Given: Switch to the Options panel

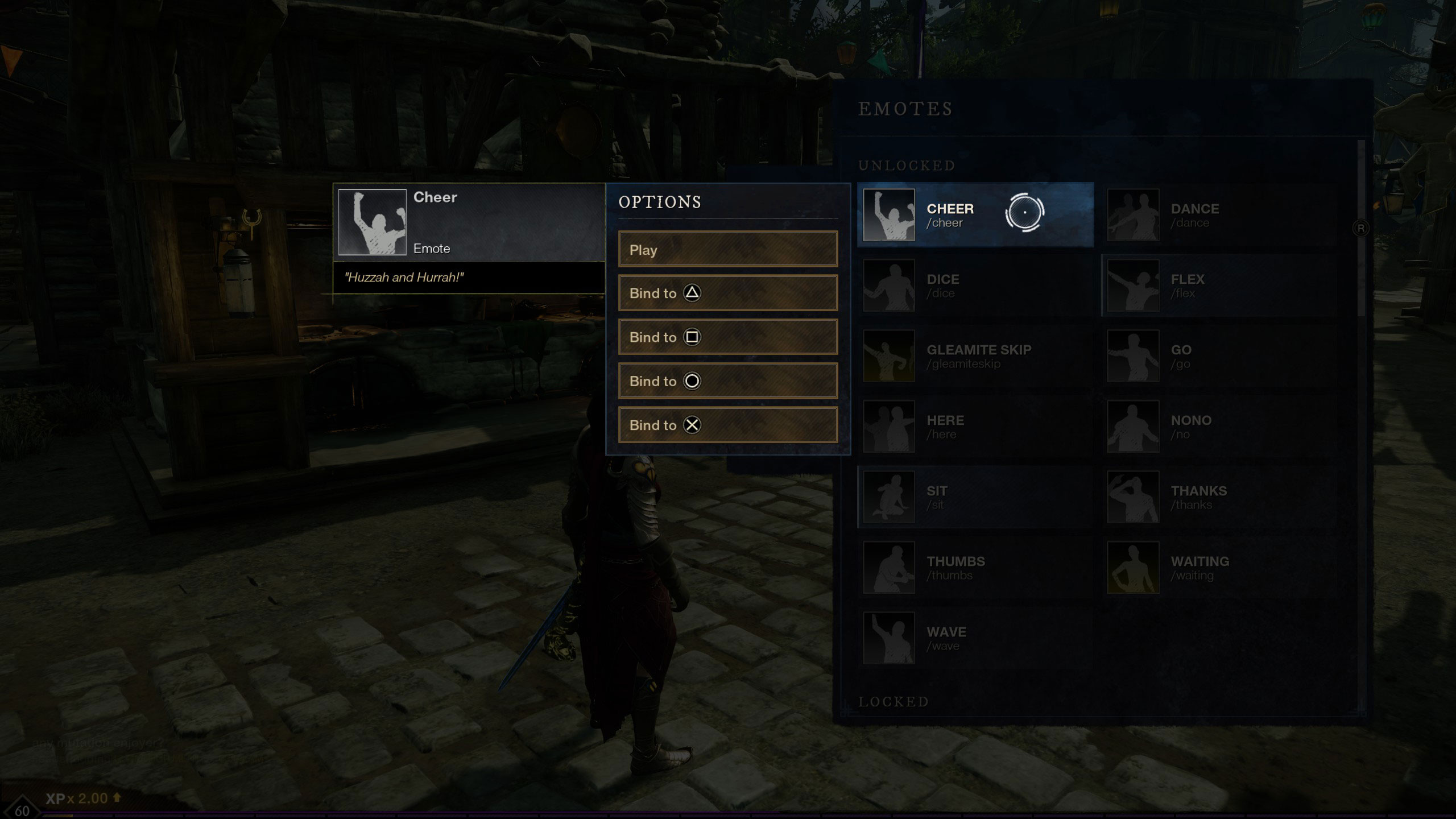Looking at the screenshot, I should pos(660,202).
